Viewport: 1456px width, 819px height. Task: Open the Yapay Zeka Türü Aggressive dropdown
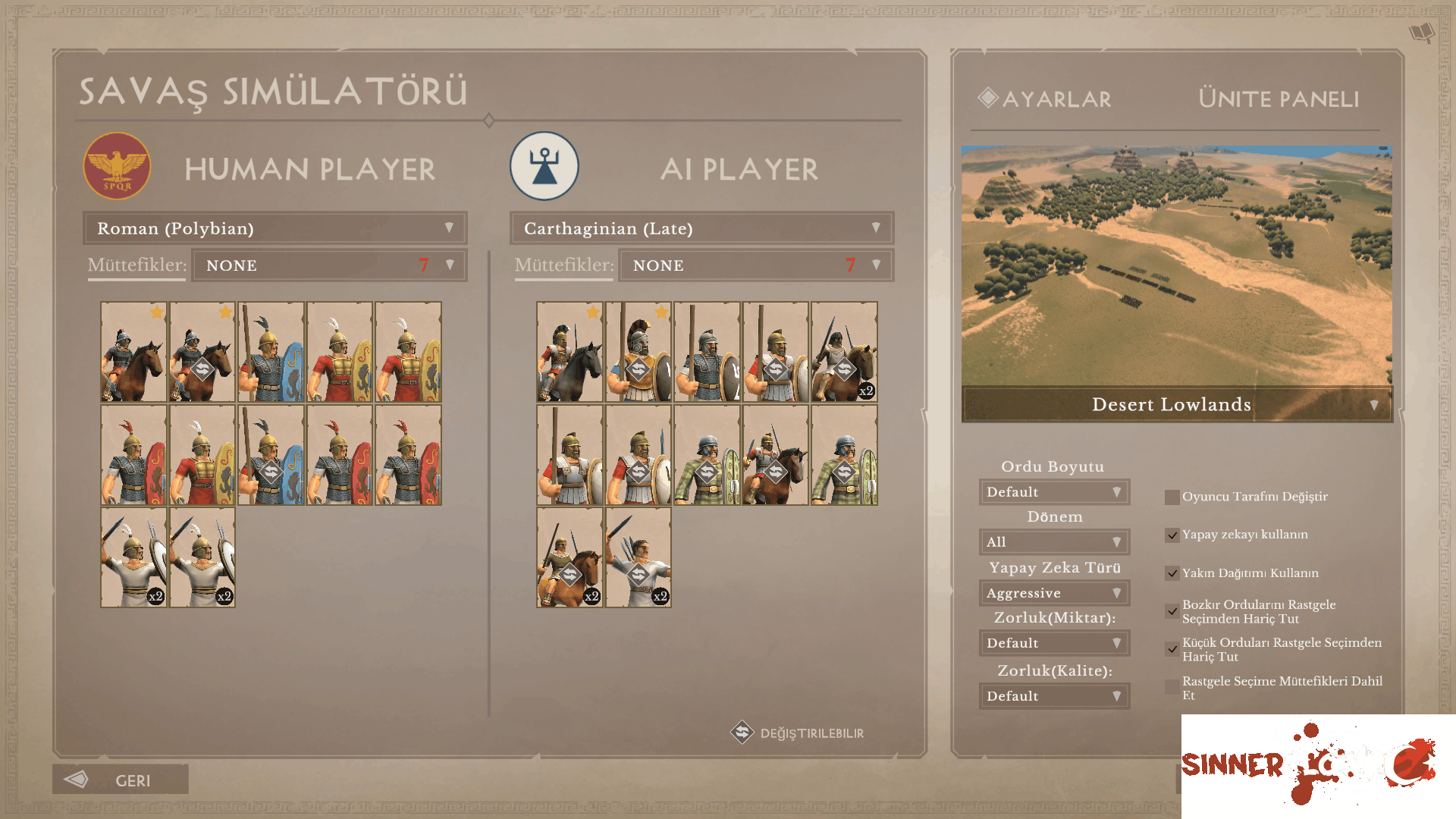click(1054, 592)
